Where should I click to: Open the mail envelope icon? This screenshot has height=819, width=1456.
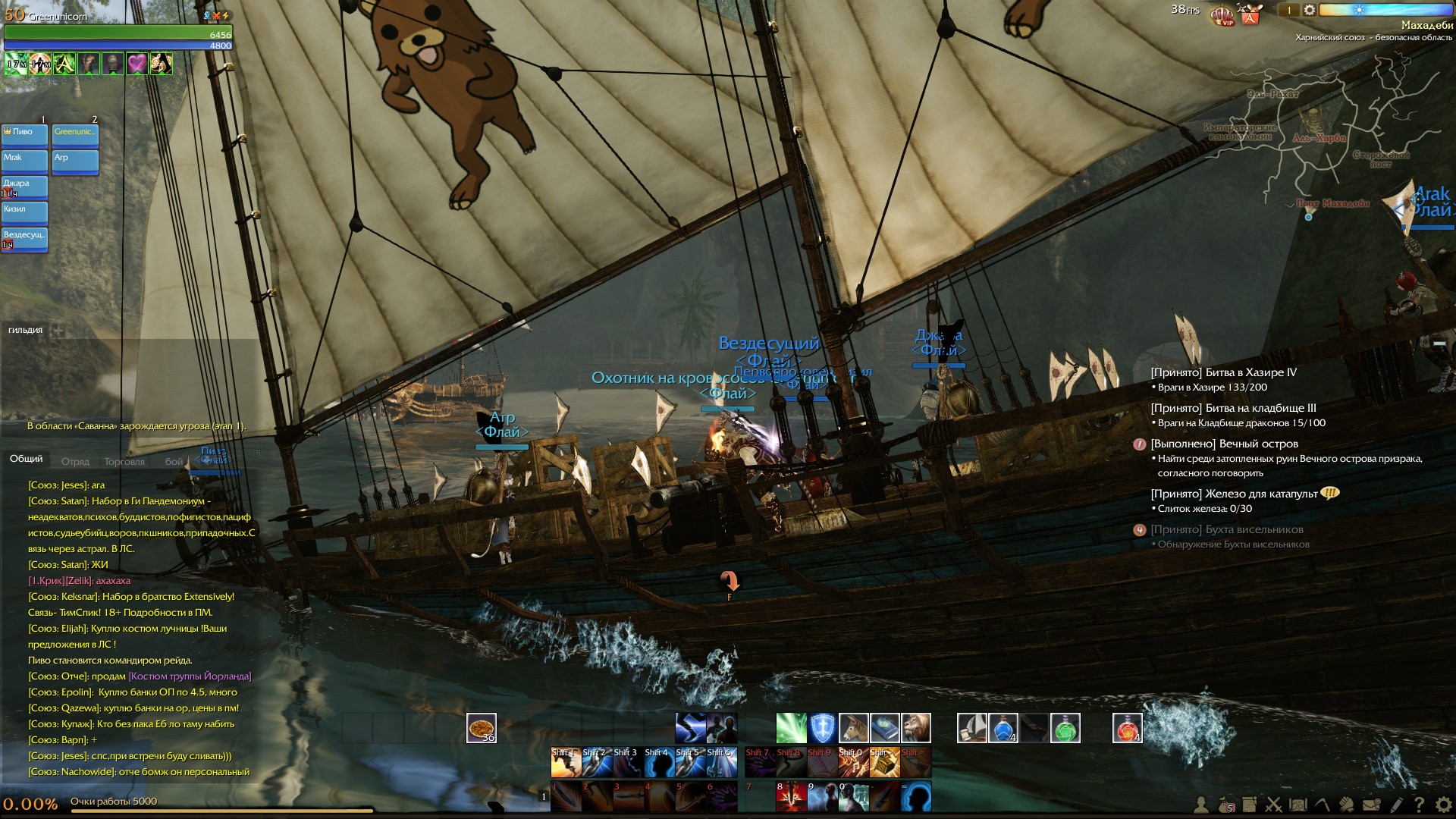pyautogui.click(x=1371, y=805)
